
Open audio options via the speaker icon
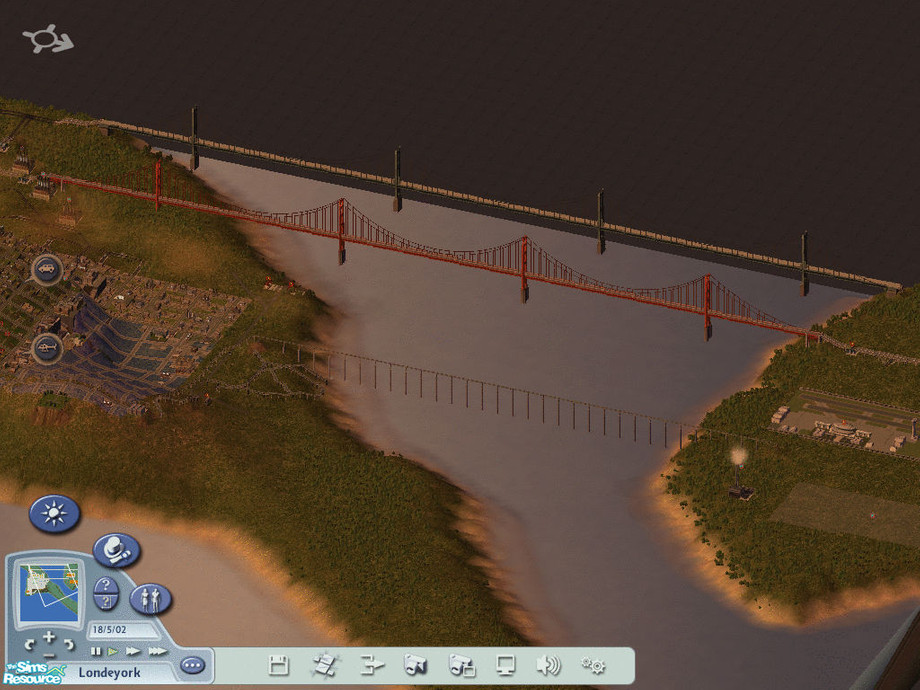tap(548, 665)
